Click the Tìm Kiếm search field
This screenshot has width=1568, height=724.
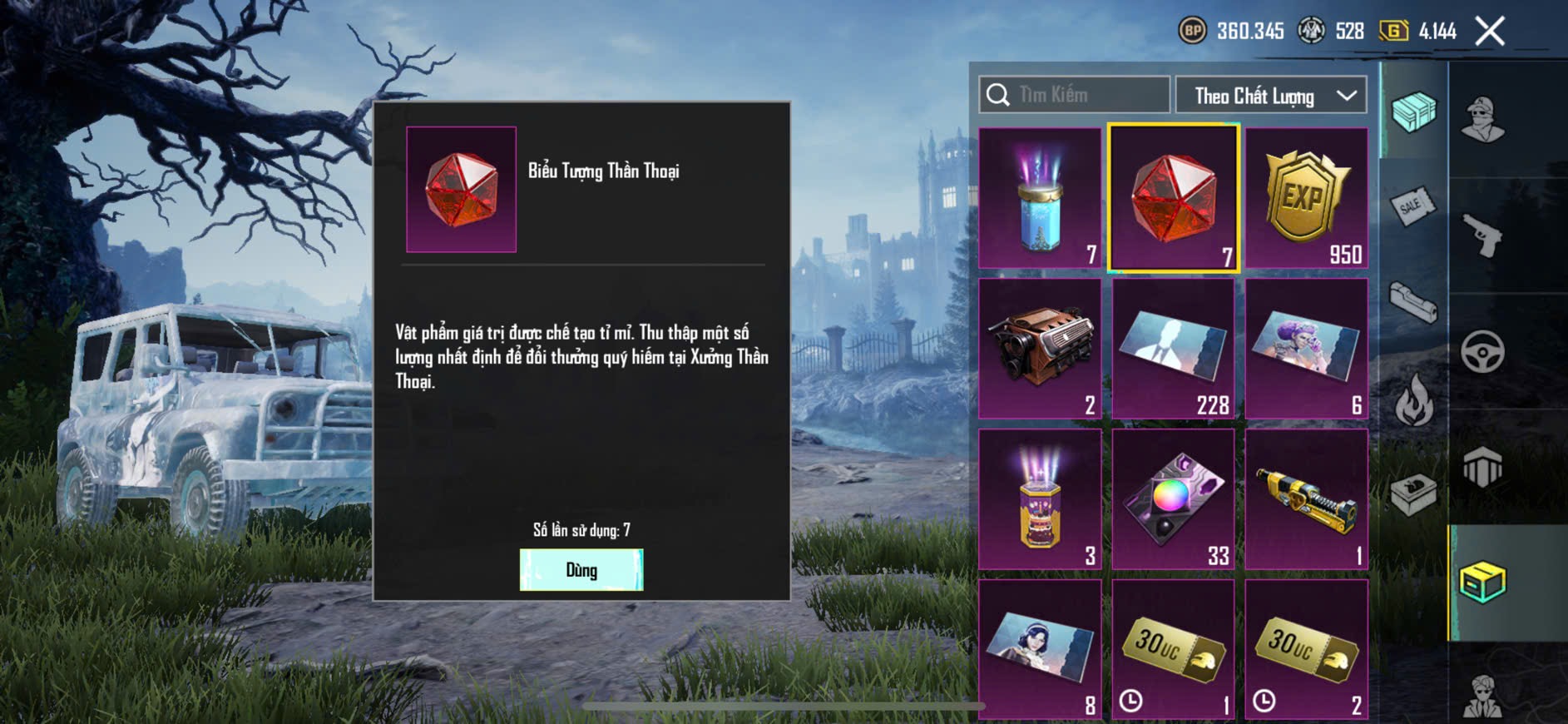click(x=1074, y=95)
